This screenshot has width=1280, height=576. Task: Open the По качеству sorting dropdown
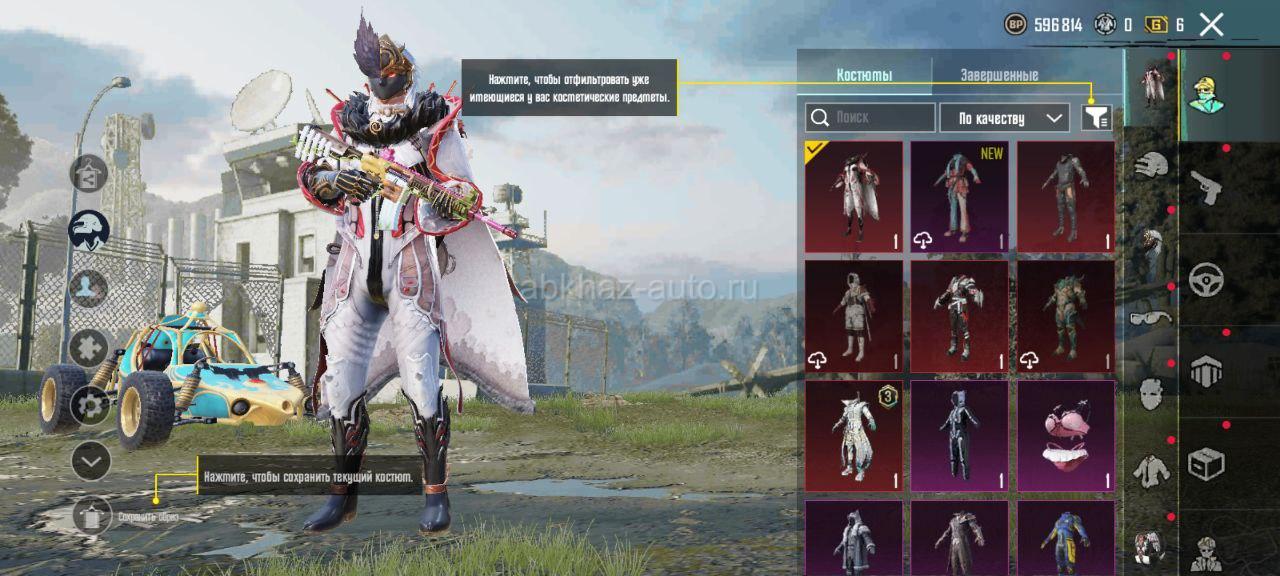[x=1004, y=118]
